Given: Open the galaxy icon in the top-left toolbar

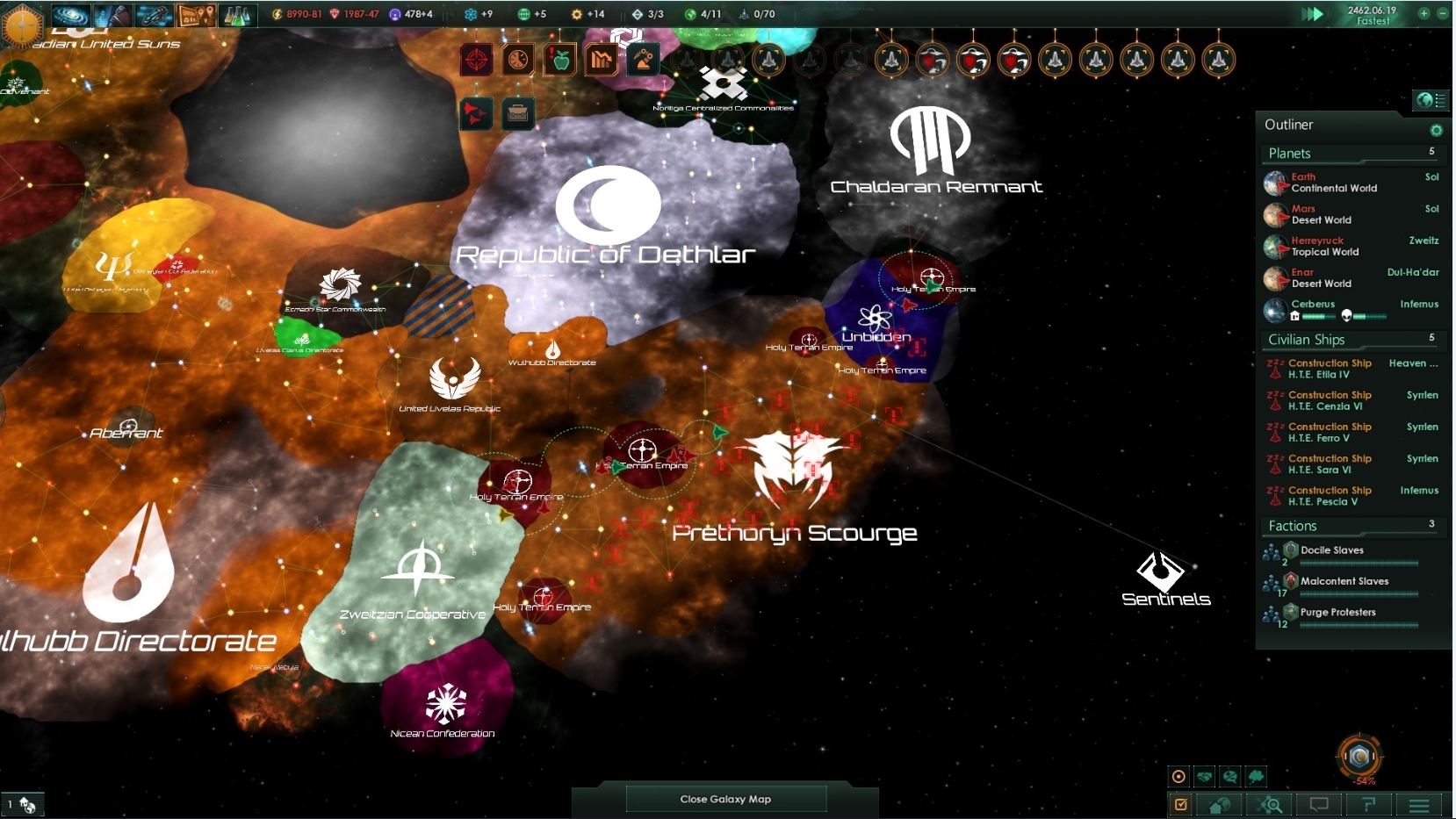Looking at the screenshot, I should click(x=72, y=14).
